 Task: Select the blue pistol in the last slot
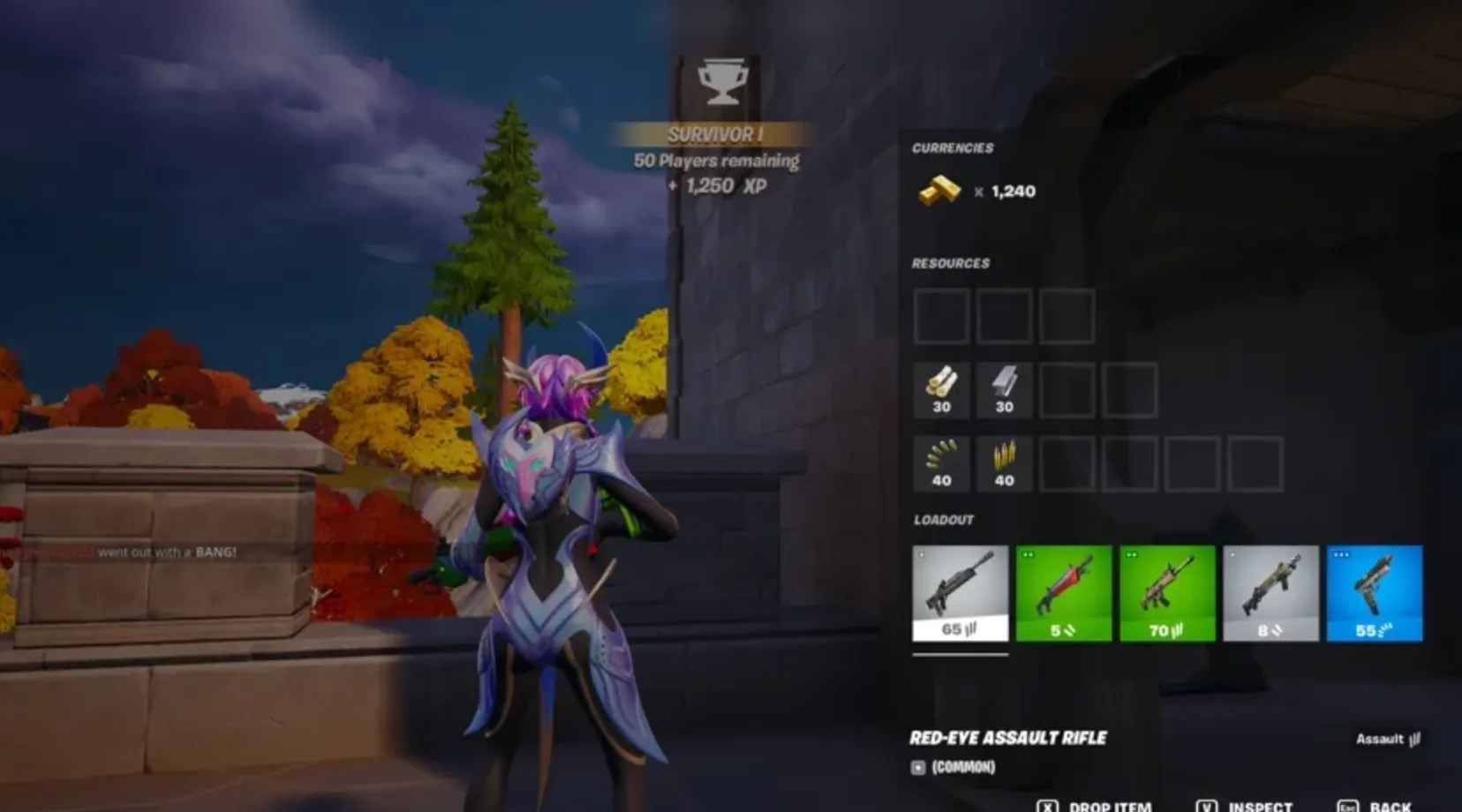[x=1376, y=593]
